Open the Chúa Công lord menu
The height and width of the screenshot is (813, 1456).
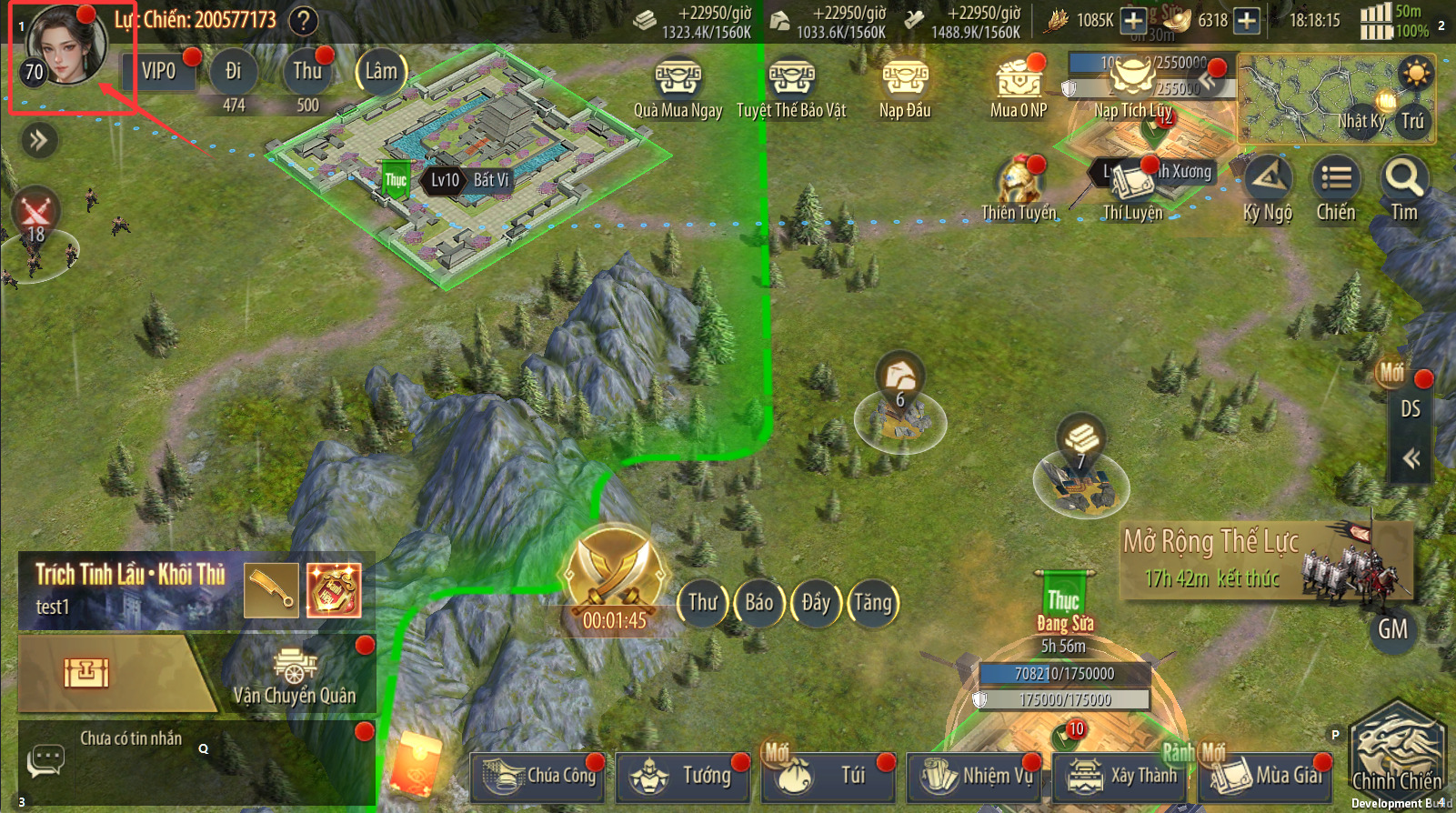coord(540,776)
